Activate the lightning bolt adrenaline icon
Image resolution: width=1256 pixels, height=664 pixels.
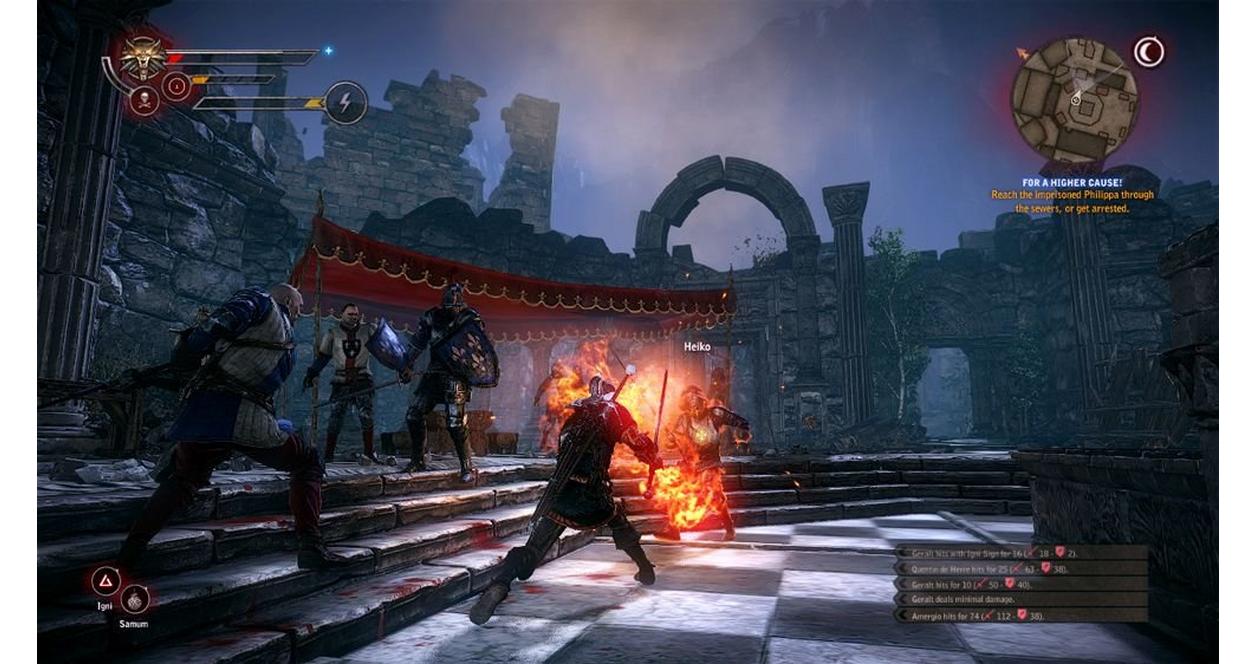point(346,102)
